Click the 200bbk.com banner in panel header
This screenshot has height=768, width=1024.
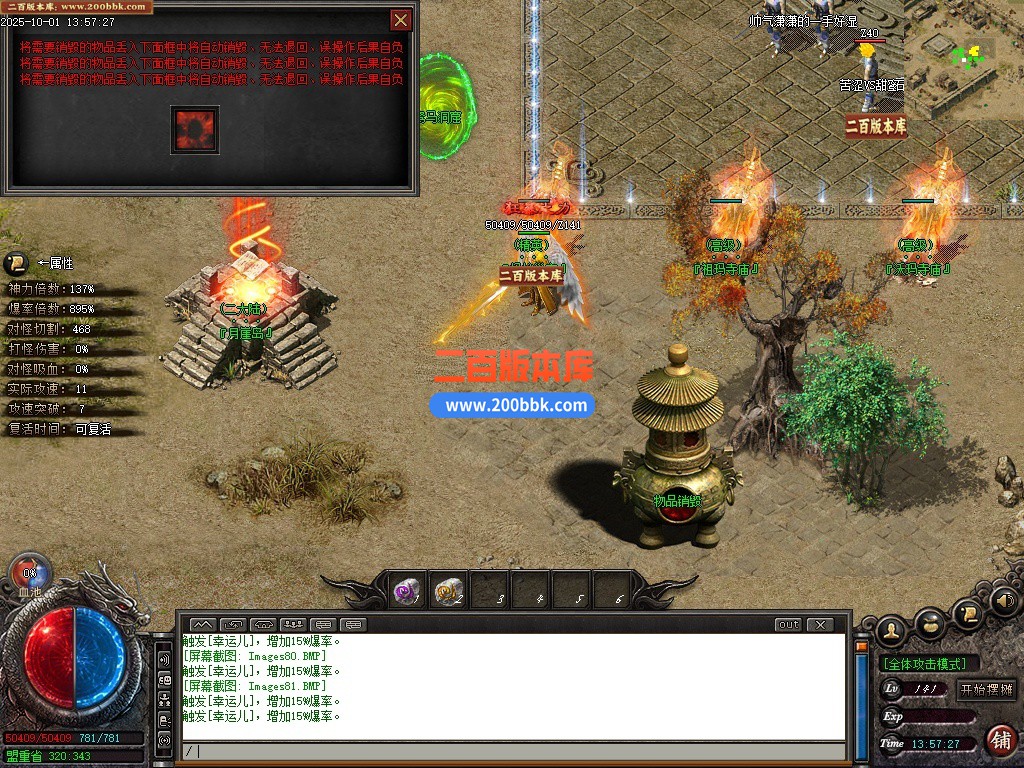(x=78, y=7)
